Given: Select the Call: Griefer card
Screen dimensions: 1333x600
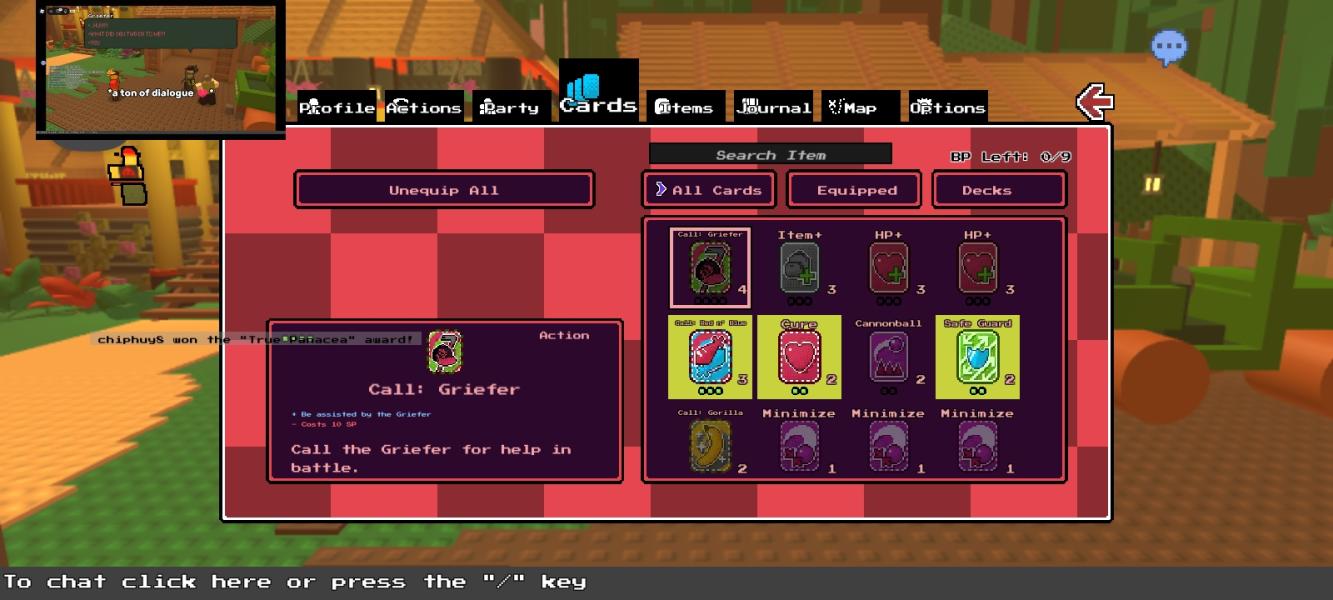Looking at the screenshot, I should (709, 268).
